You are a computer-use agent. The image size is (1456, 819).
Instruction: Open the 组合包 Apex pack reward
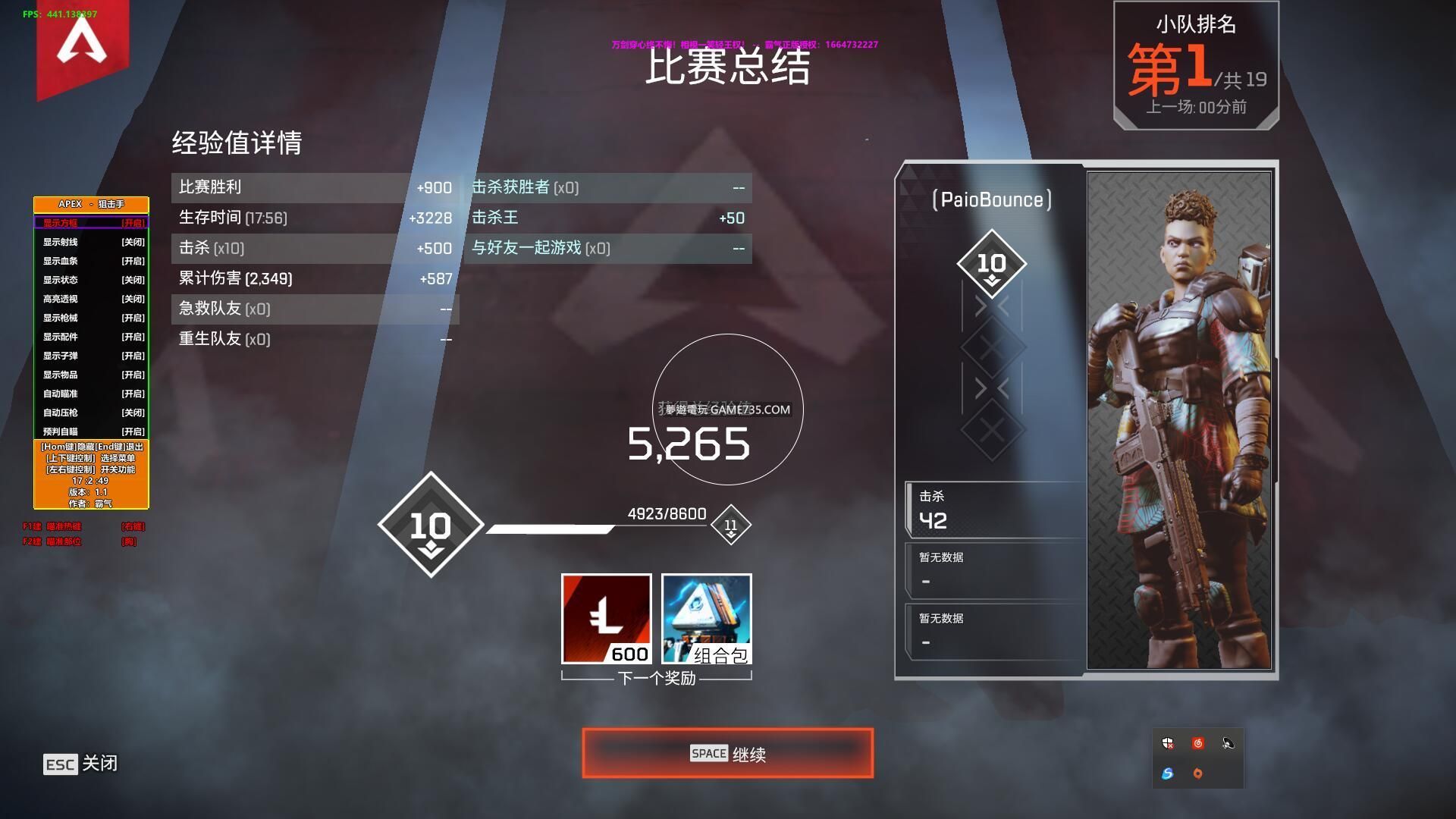[x=706, y=618]
